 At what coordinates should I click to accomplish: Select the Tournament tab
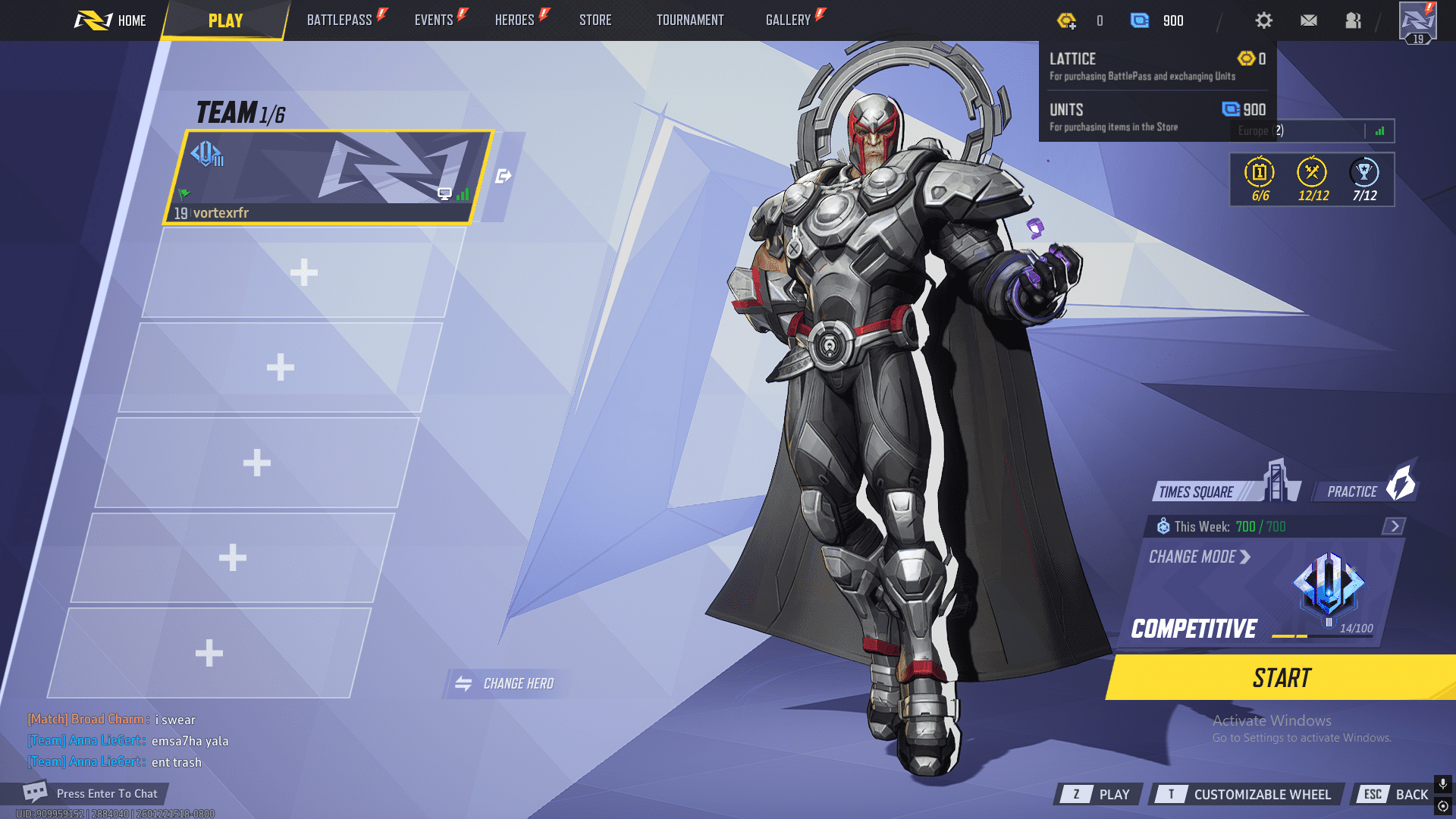pos(690,20)
